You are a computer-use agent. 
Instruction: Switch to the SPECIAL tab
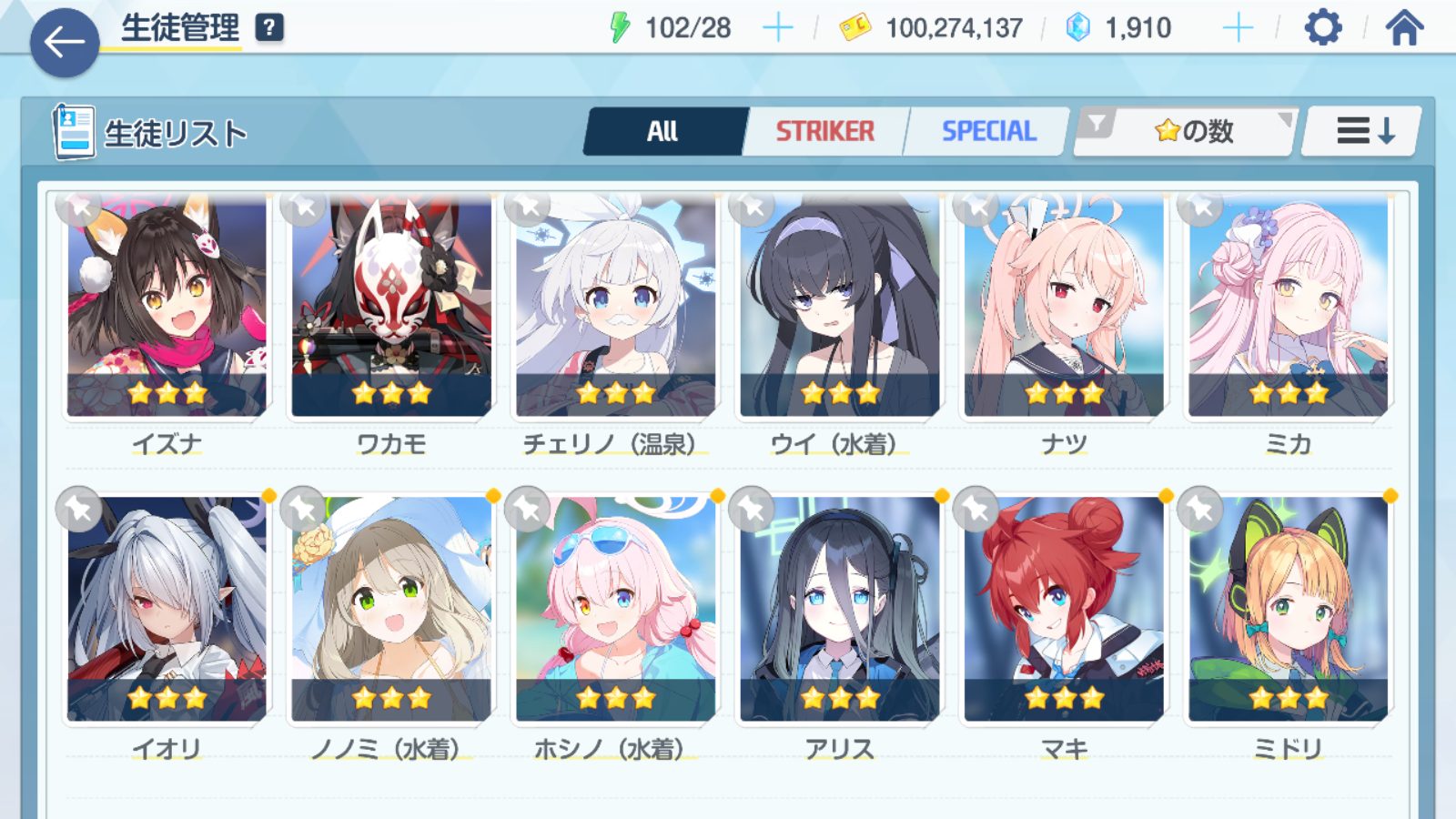click(x=988, y=132)
